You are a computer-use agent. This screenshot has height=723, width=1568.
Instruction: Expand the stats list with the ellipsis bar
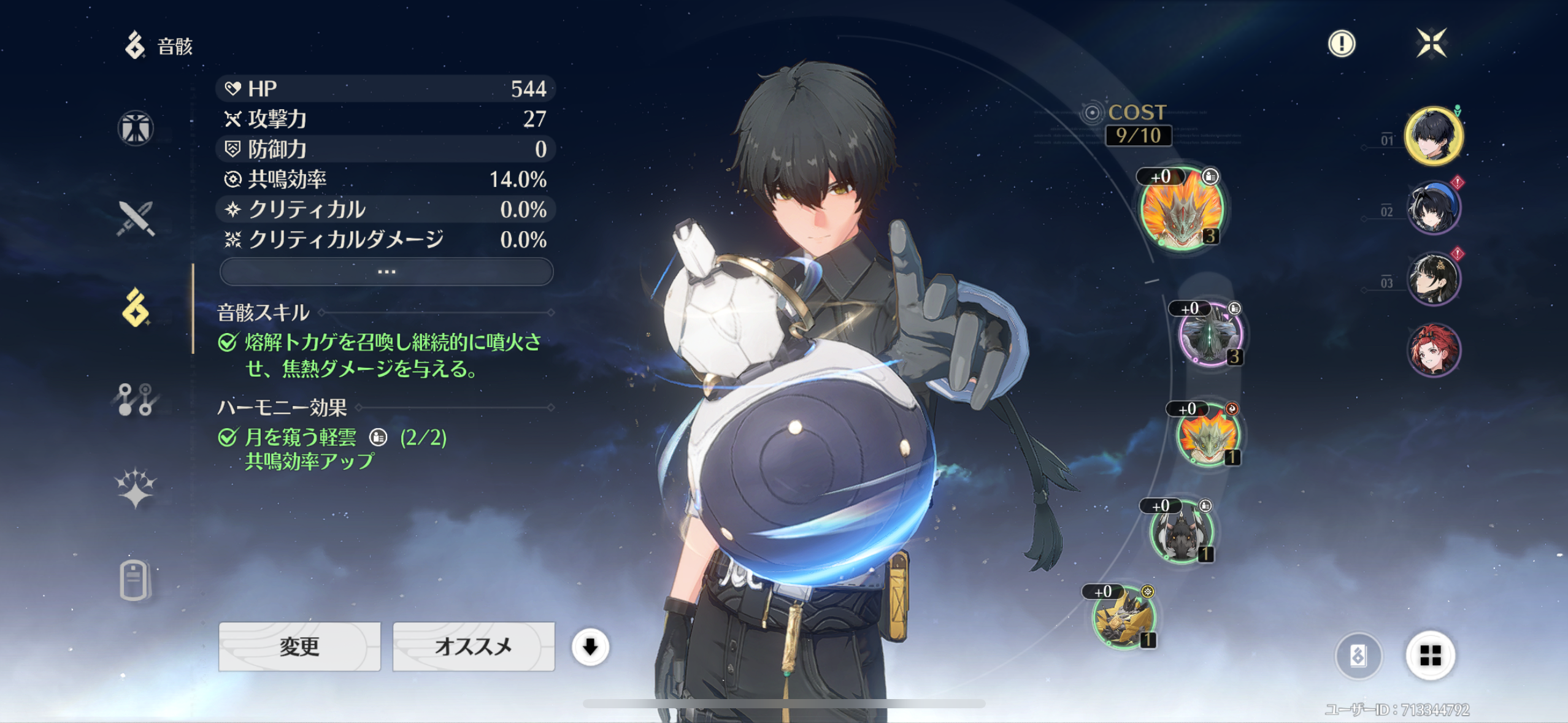coord(386,272)
